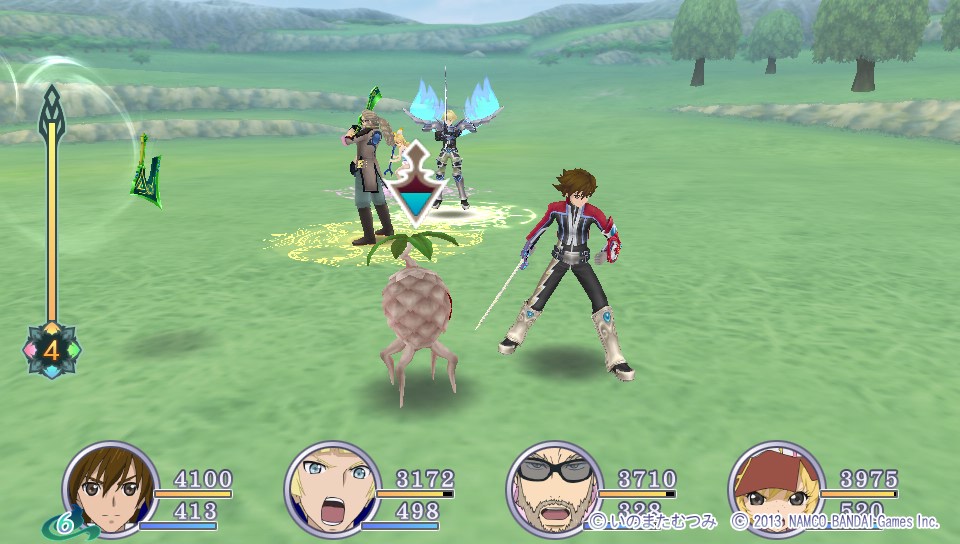Screen dimensions: 960x544
Task: Choose the bearded man with sunglasses portrait
Action: (x=554, y=489)
